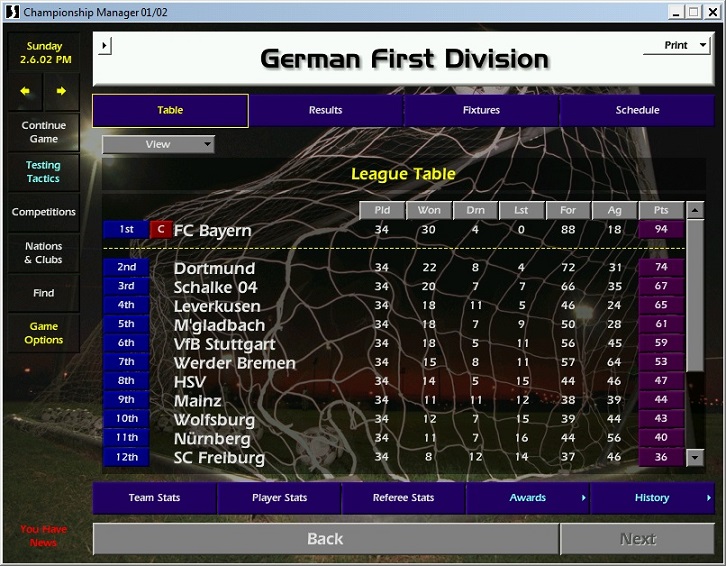Switch to the Results tab
The height and width of the screenshot is (566, 726).
[325, 110]
